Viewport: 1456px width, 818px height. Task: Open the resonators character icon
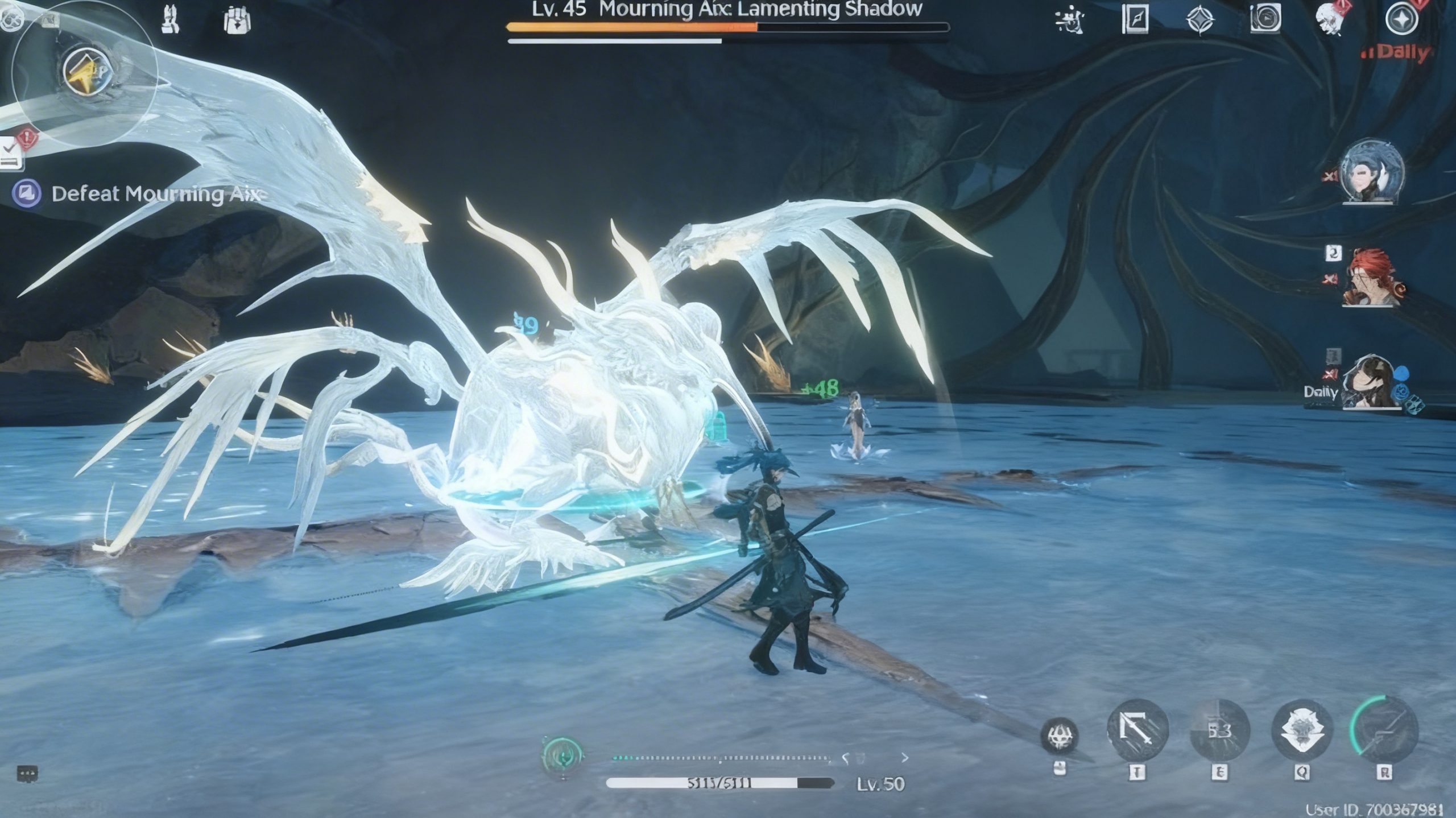(171, 20)
